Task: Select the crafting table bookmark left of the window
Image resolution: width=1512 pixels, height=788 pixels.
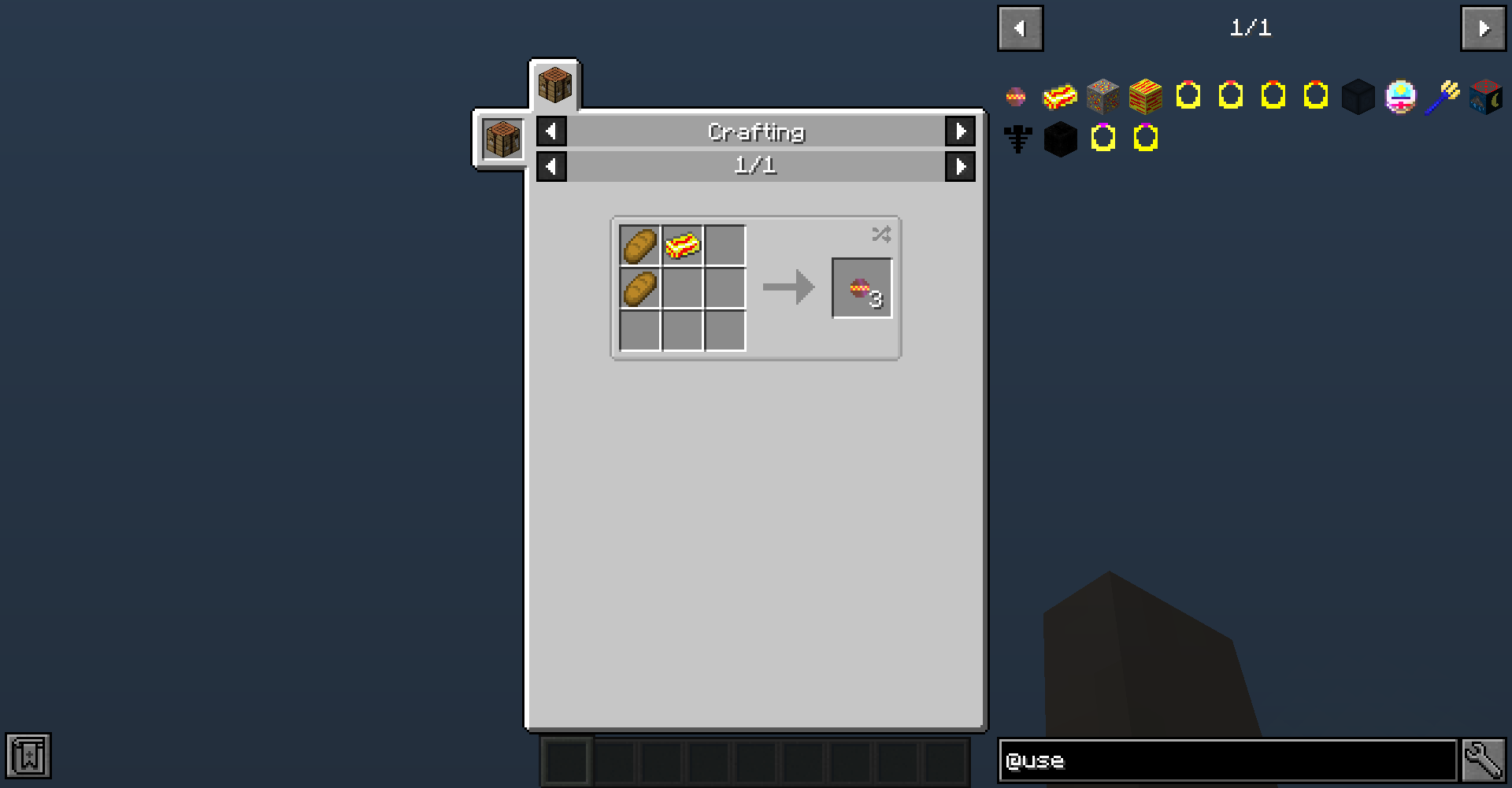Action: (x=501, y=139)
